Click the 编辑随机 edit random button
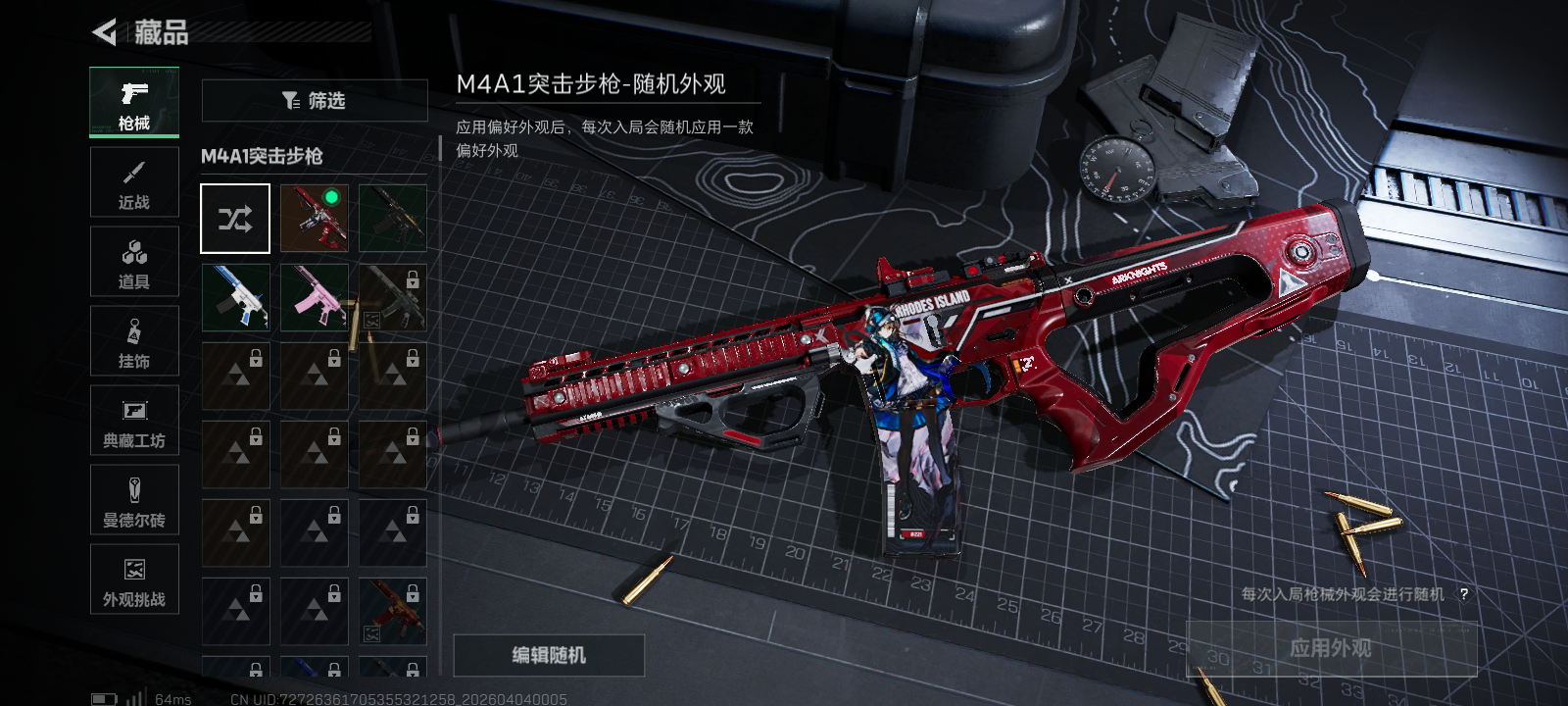Screen dimensions: 1568x706 pos(549,655)
